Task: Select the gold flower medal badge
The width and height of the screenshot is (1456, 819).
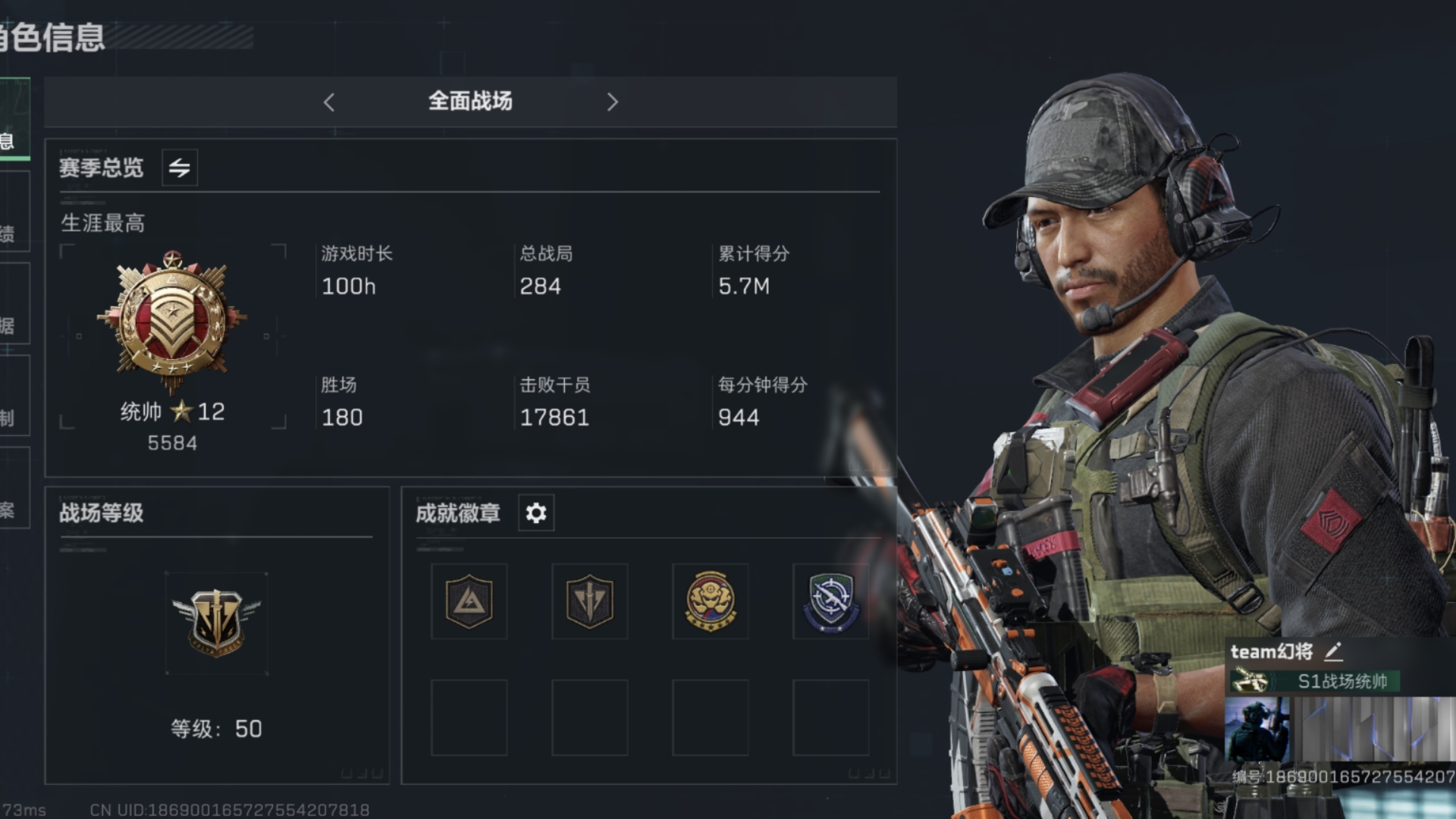Action: pos(711,601)
